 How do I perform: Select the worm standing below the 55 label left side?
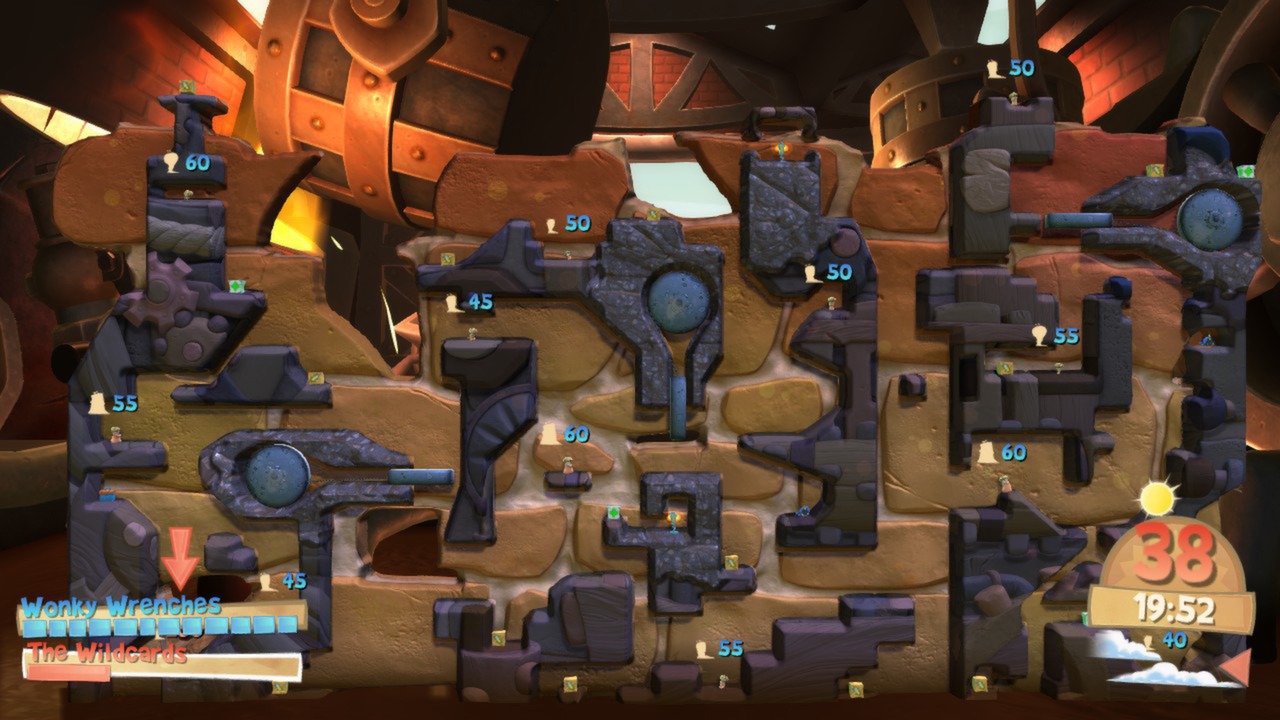pos(115,435)
